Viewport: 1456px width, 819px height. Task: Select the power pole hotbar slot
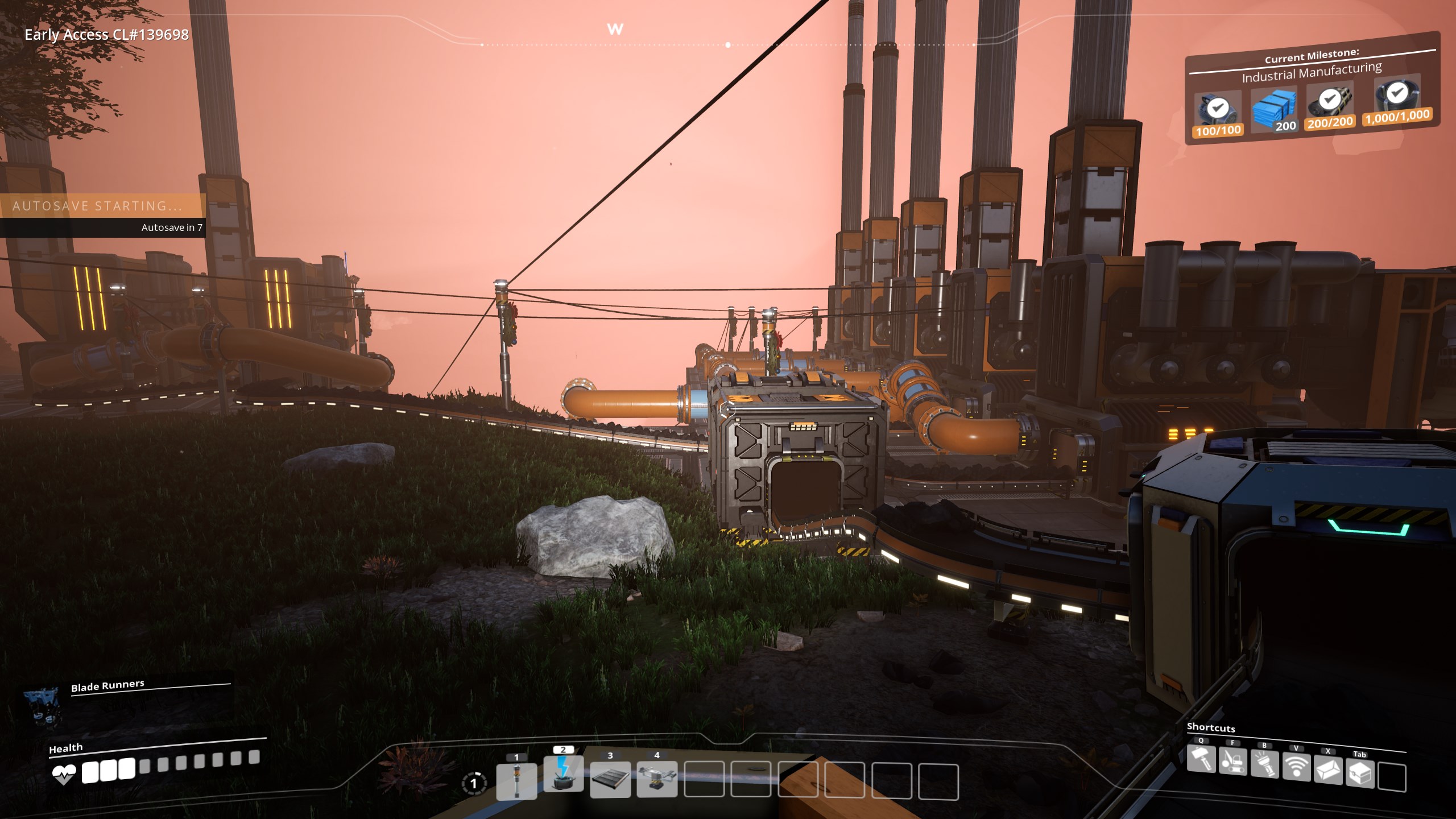[516, 780]
